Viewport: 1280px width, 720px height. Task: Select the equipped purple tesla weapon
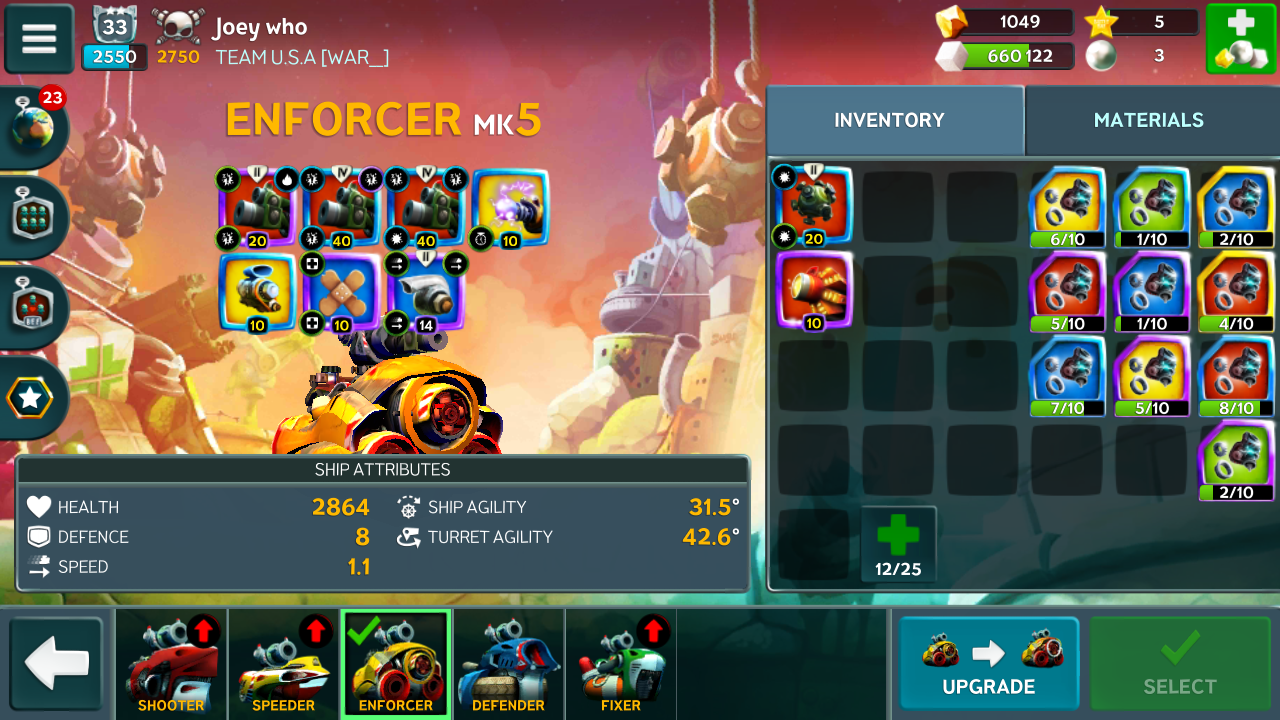(x=510, y=208)
